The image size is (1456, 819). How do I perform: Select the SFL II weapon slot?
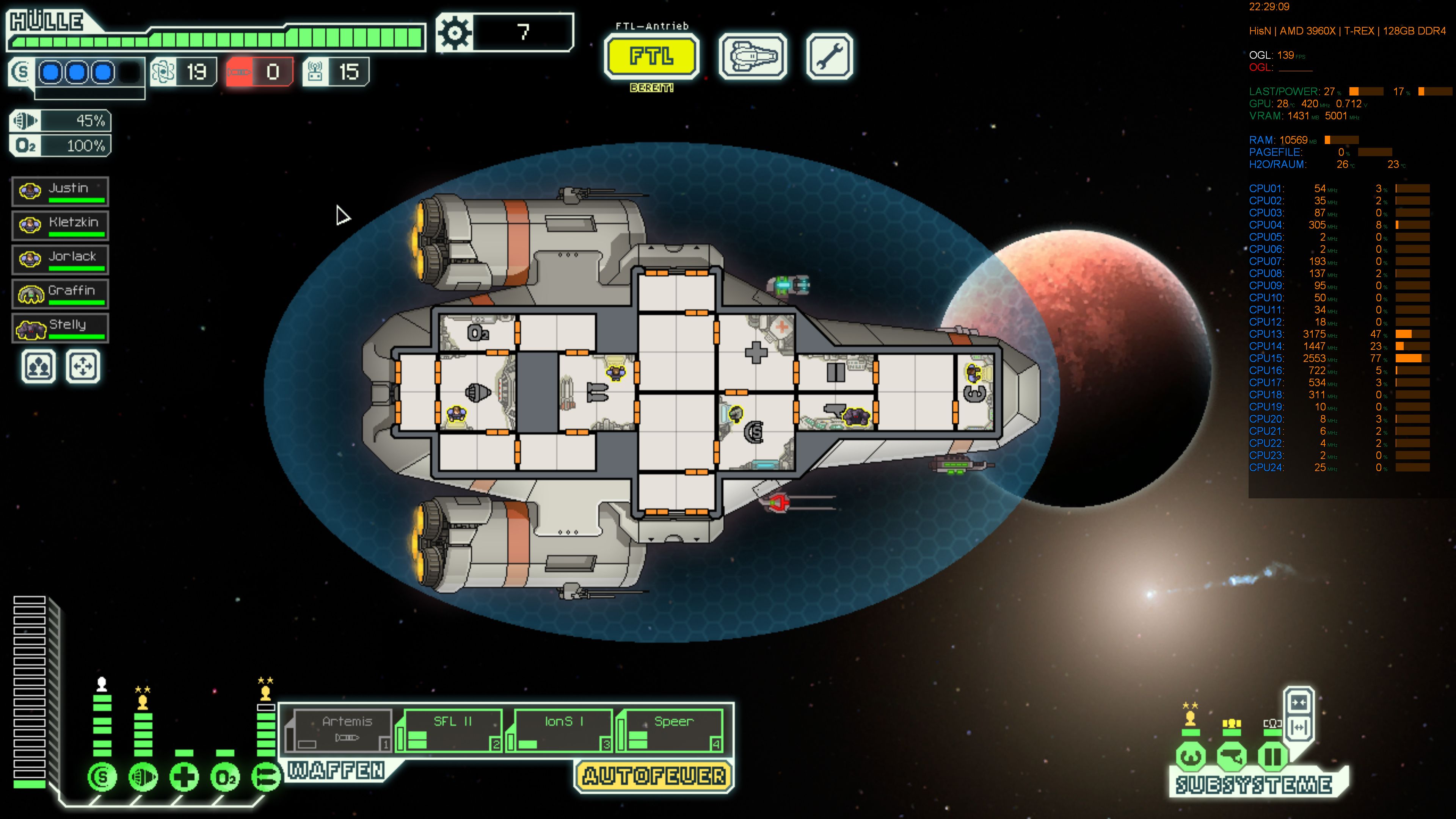(449, 730)
